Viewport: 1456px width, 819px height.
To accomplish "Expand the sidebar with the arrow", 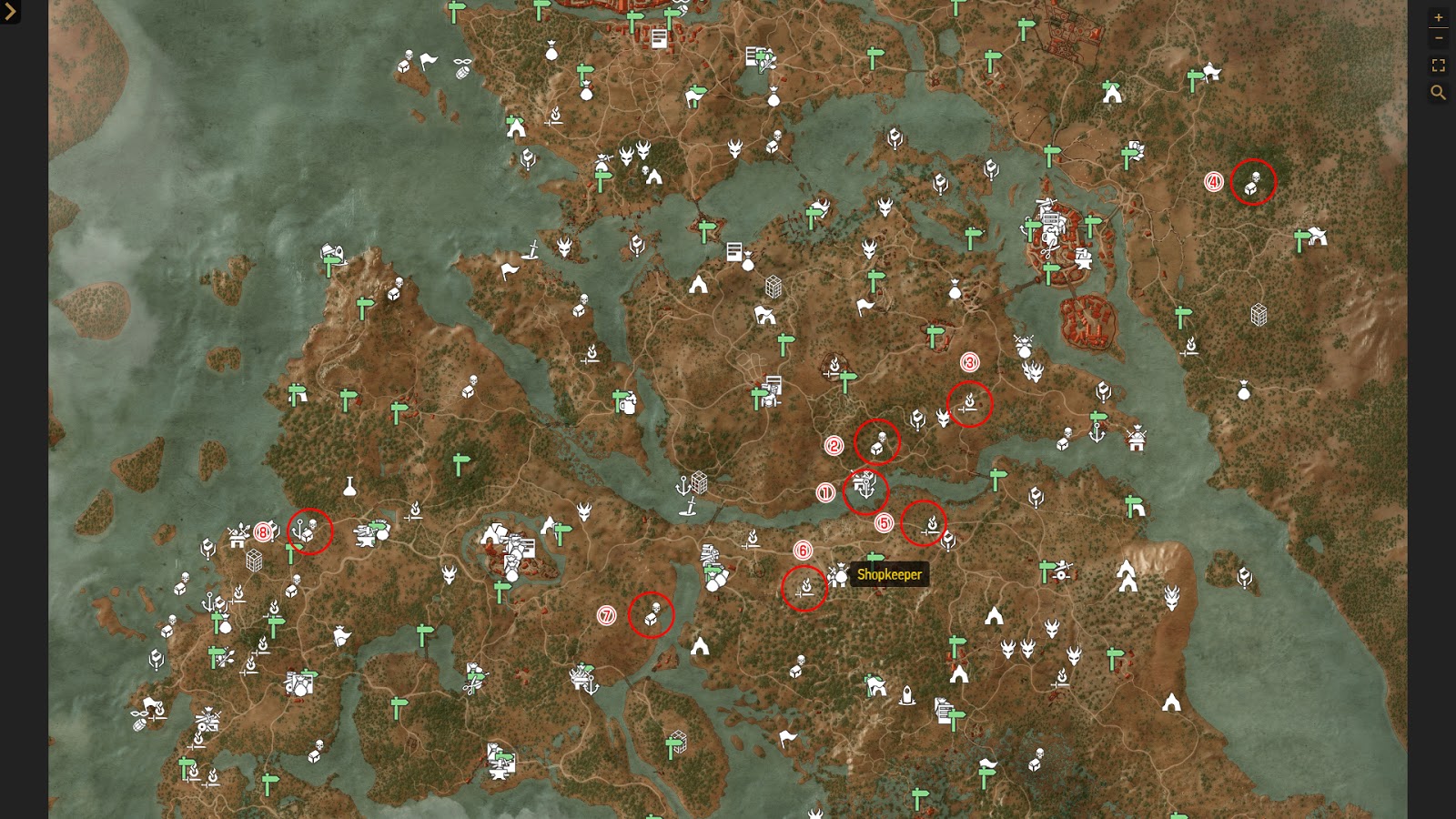I will (10, 12).
